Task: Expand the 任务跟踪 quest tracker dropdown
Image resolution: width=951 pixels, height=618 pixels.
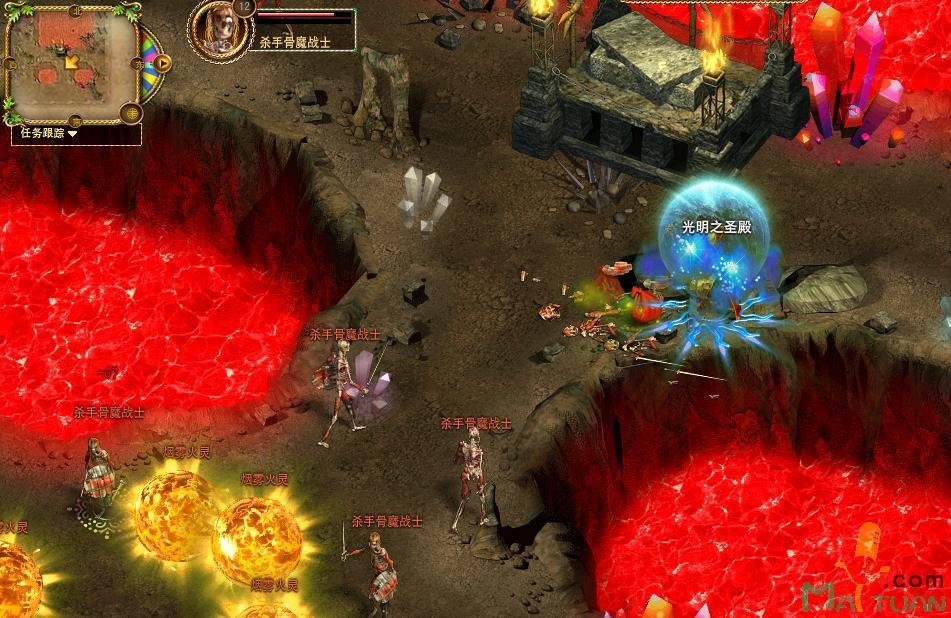Action: click(73, 132)
